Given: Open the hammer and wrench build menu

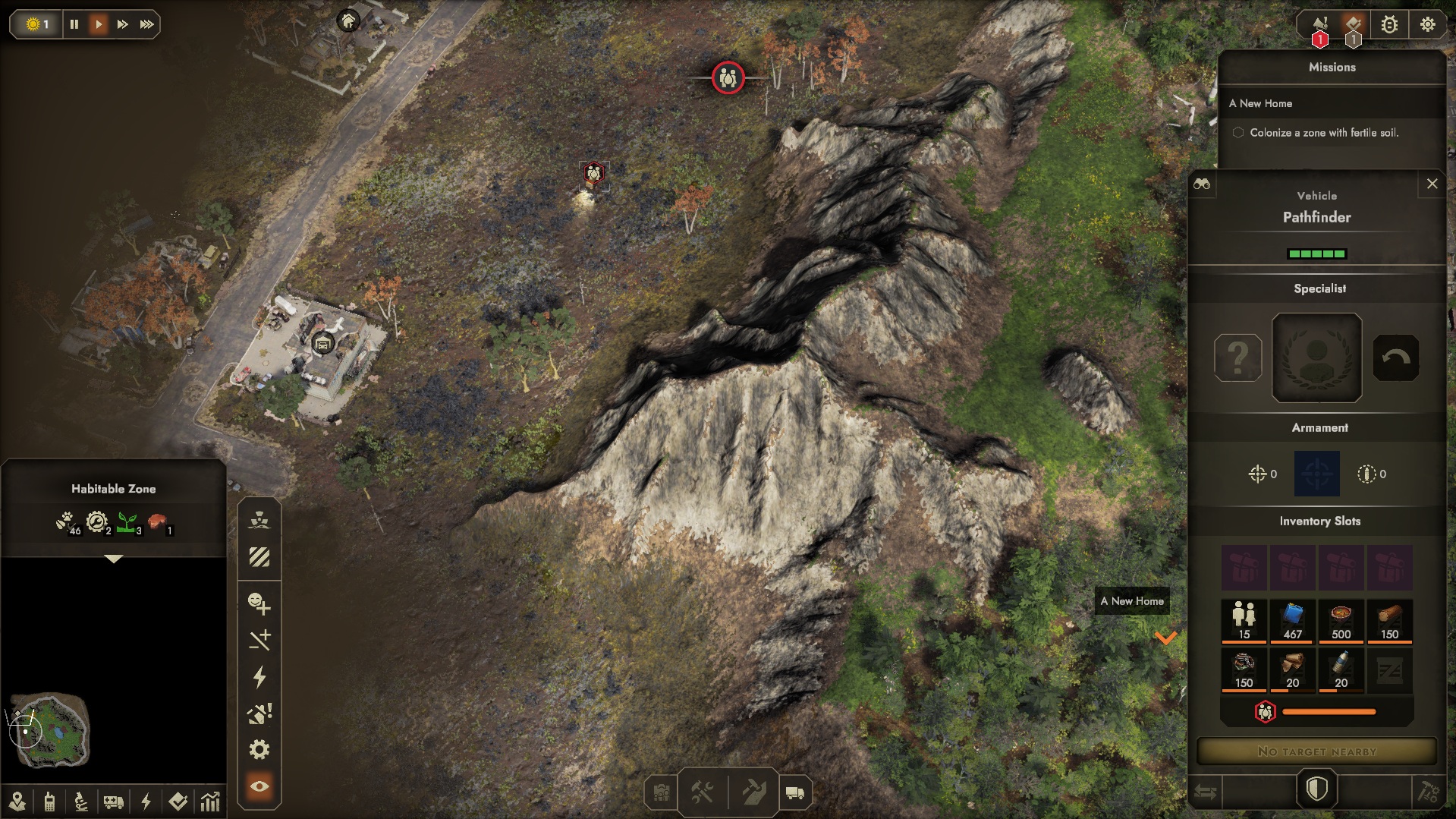Looking at the screenshot, I should point(702,793).
